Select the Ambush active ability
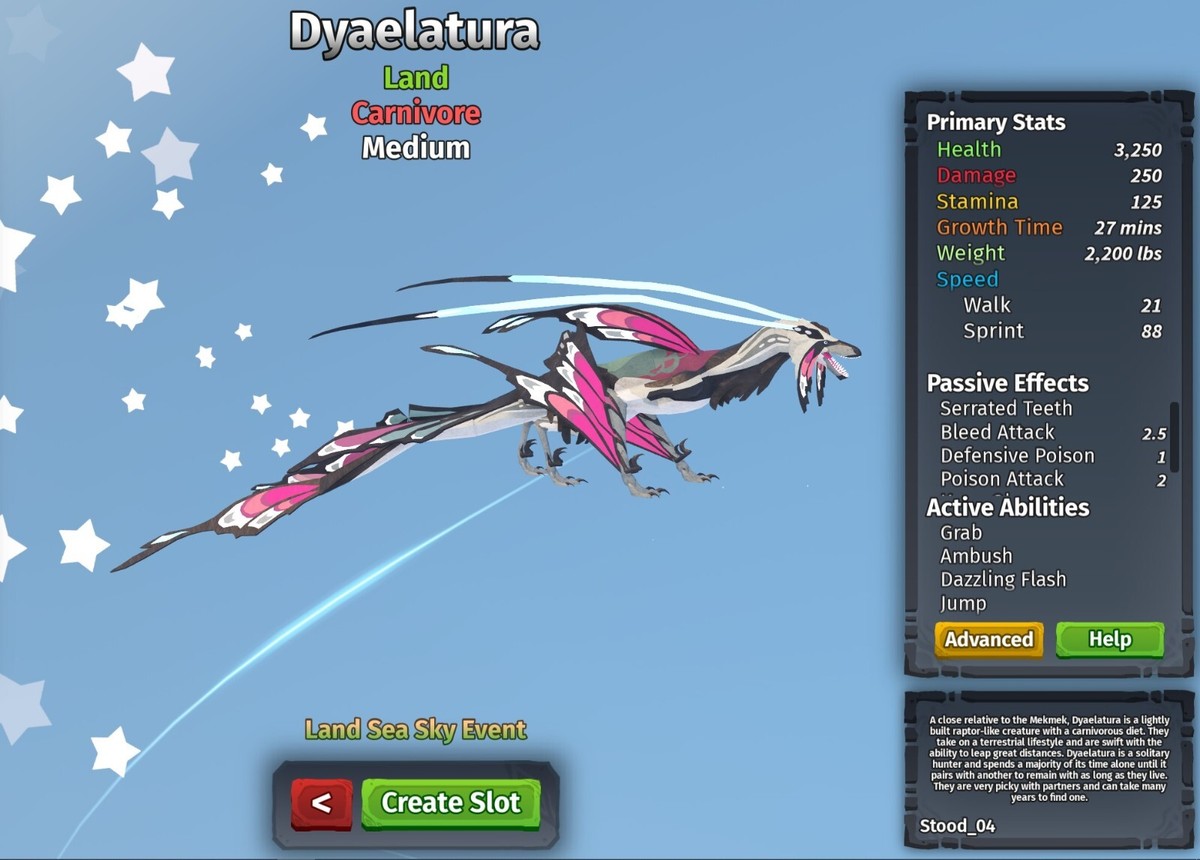This screenshot has height=860, width=1200. 976,556
